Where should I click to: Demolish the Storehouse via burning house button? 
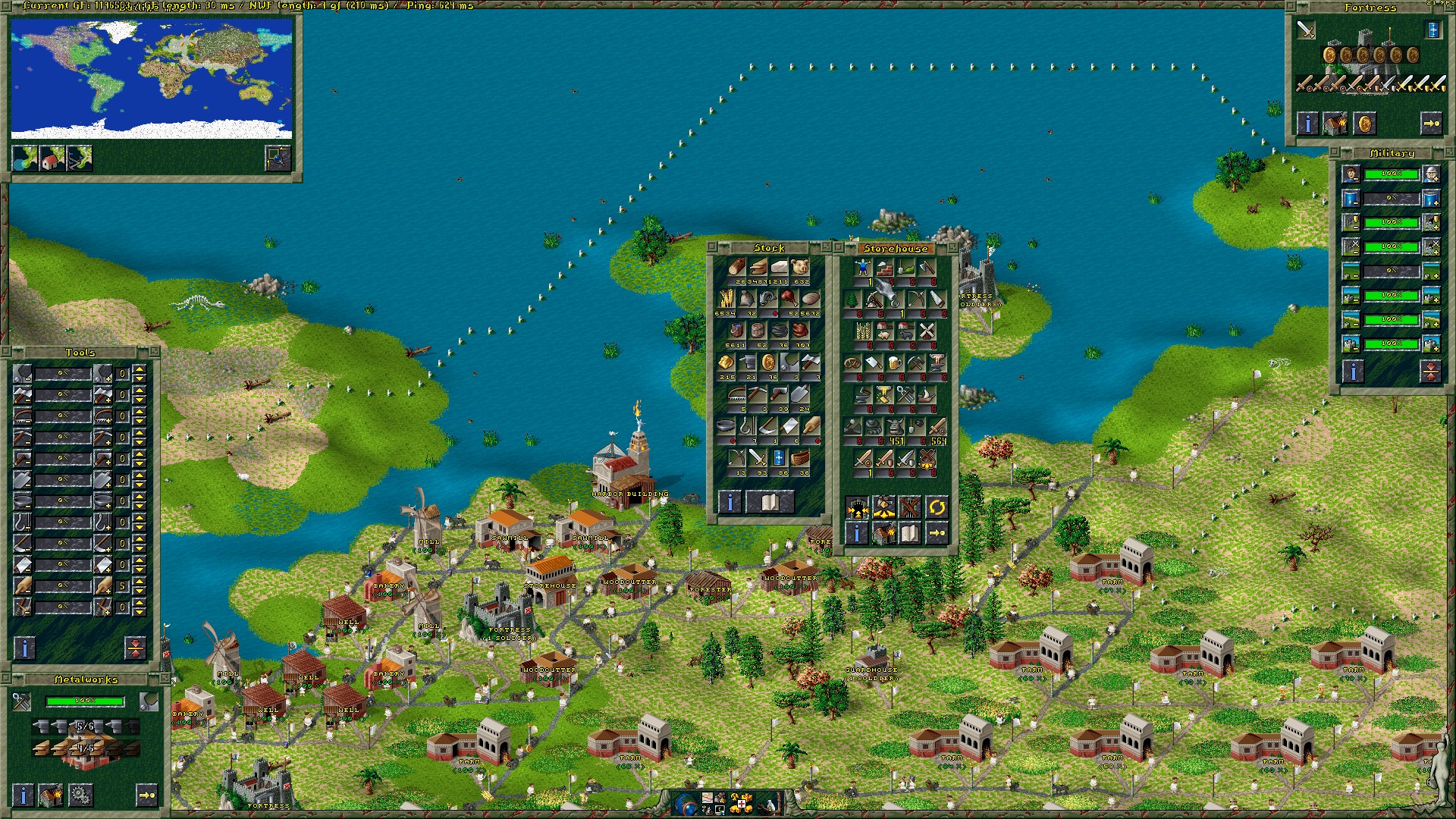pyautogui.click(x=883, y=533)
